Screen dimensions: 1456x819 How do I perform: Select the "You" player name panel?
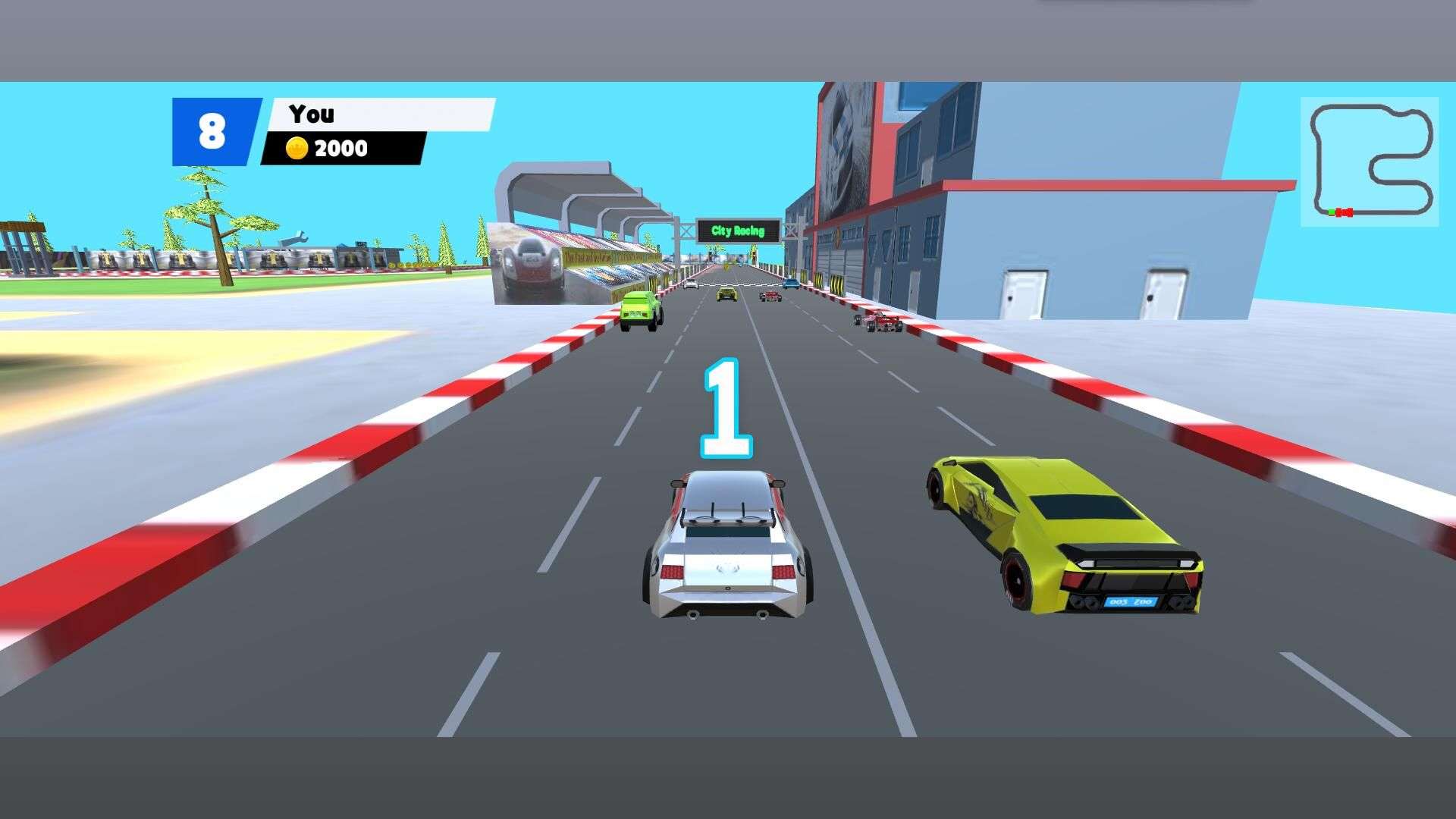(381, 115)
